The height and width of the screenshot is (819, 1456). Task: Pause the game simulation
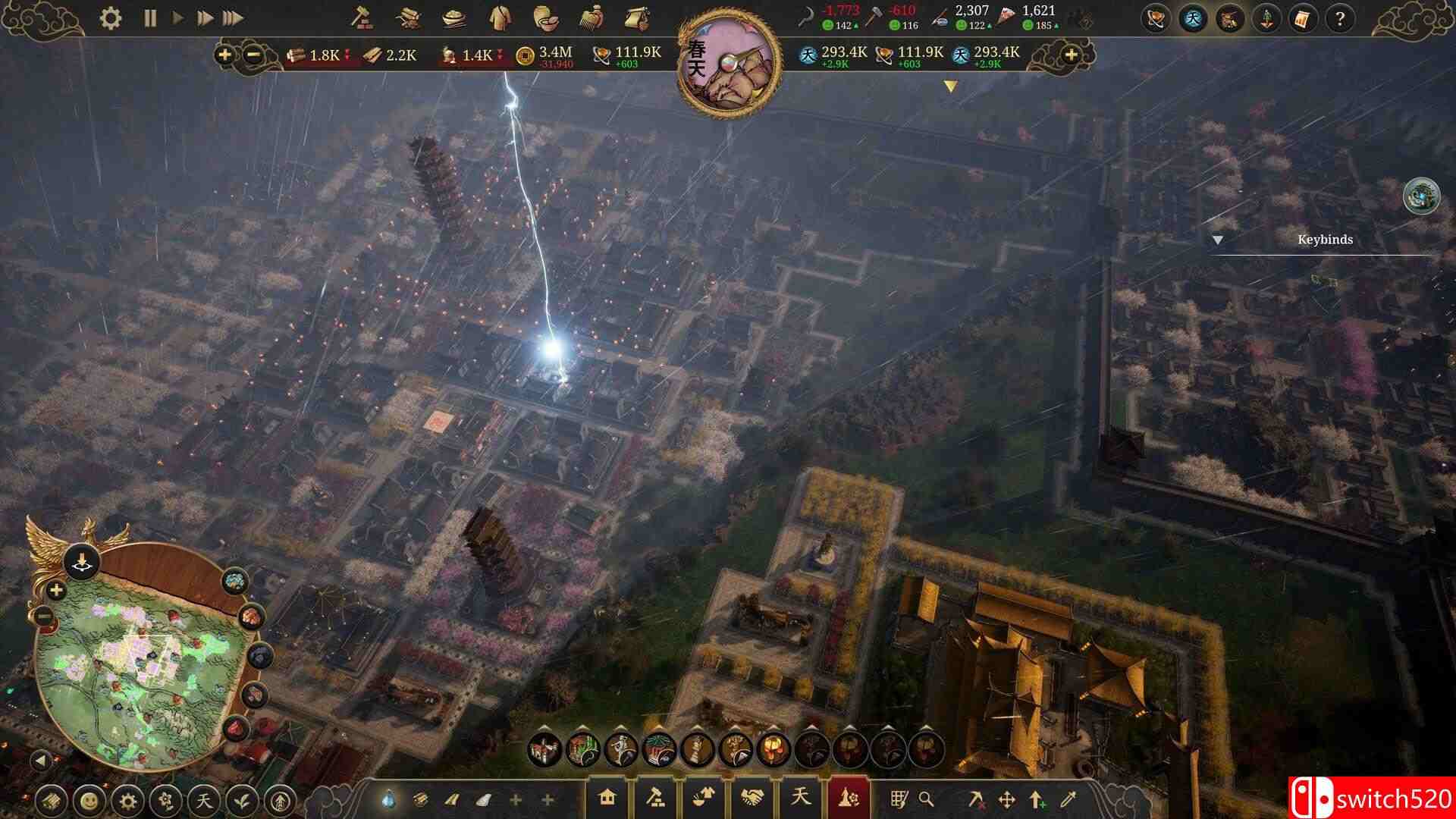[x=149, y=17]
